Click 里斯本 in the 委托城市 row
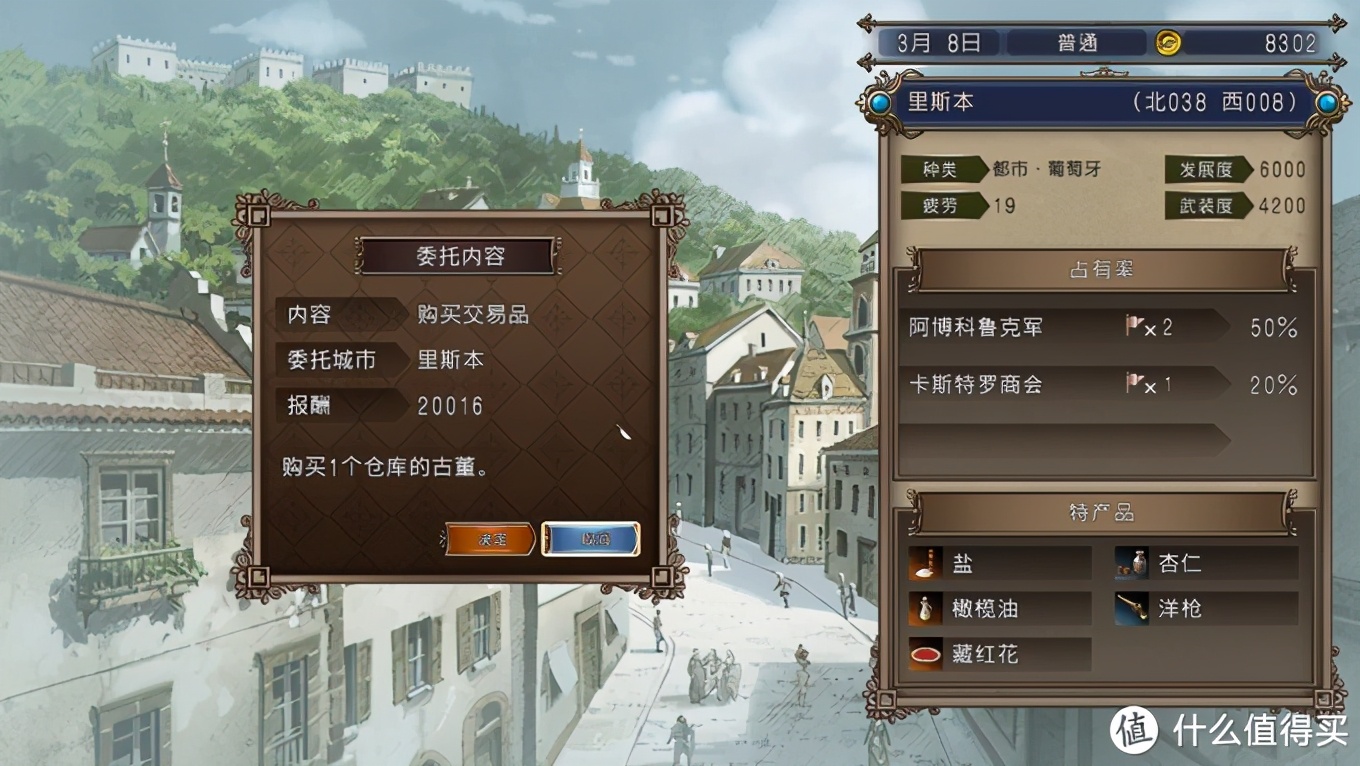The height and width of the screenshot is (766, 1360). click(451, 361)
